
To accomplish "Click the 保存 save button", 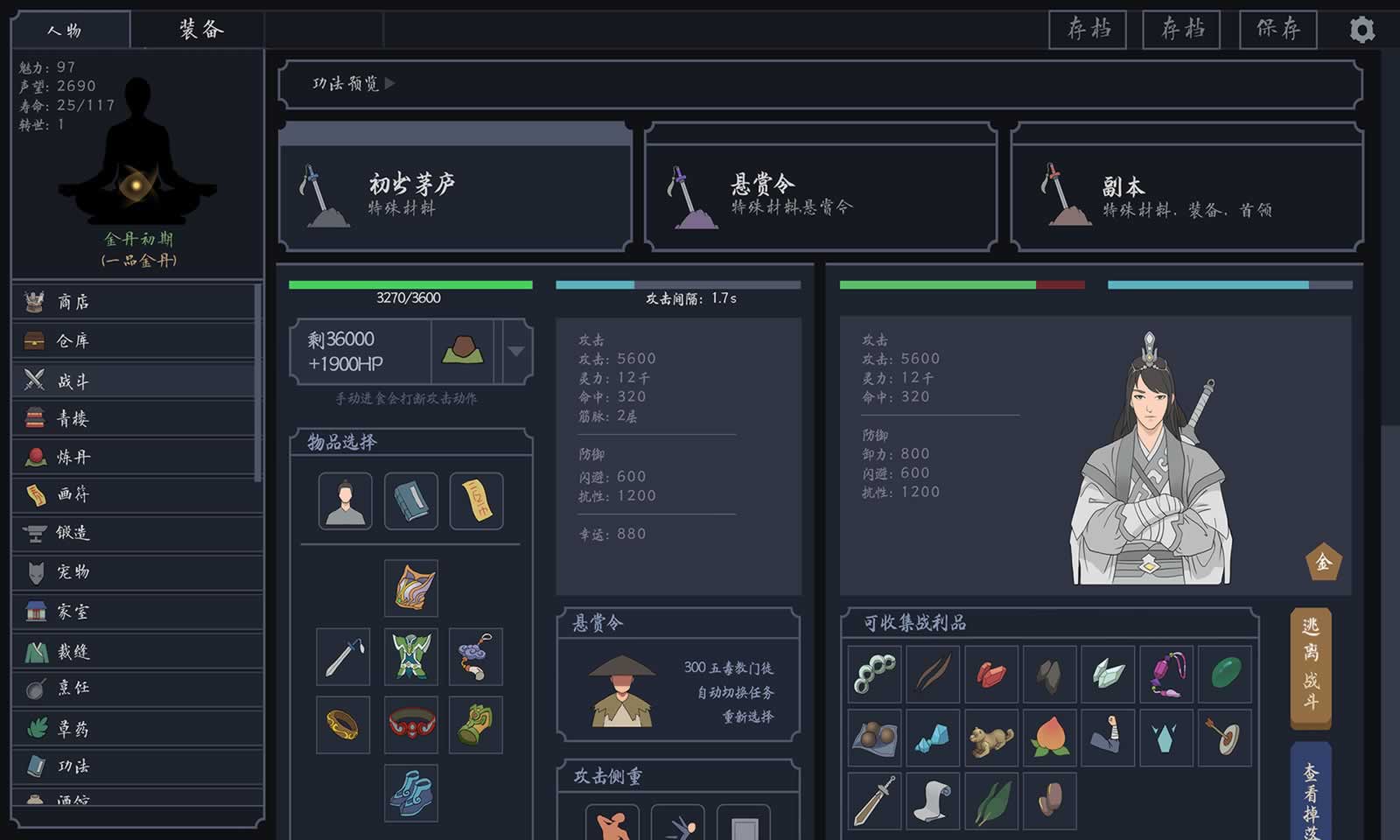I will 1278,29.
